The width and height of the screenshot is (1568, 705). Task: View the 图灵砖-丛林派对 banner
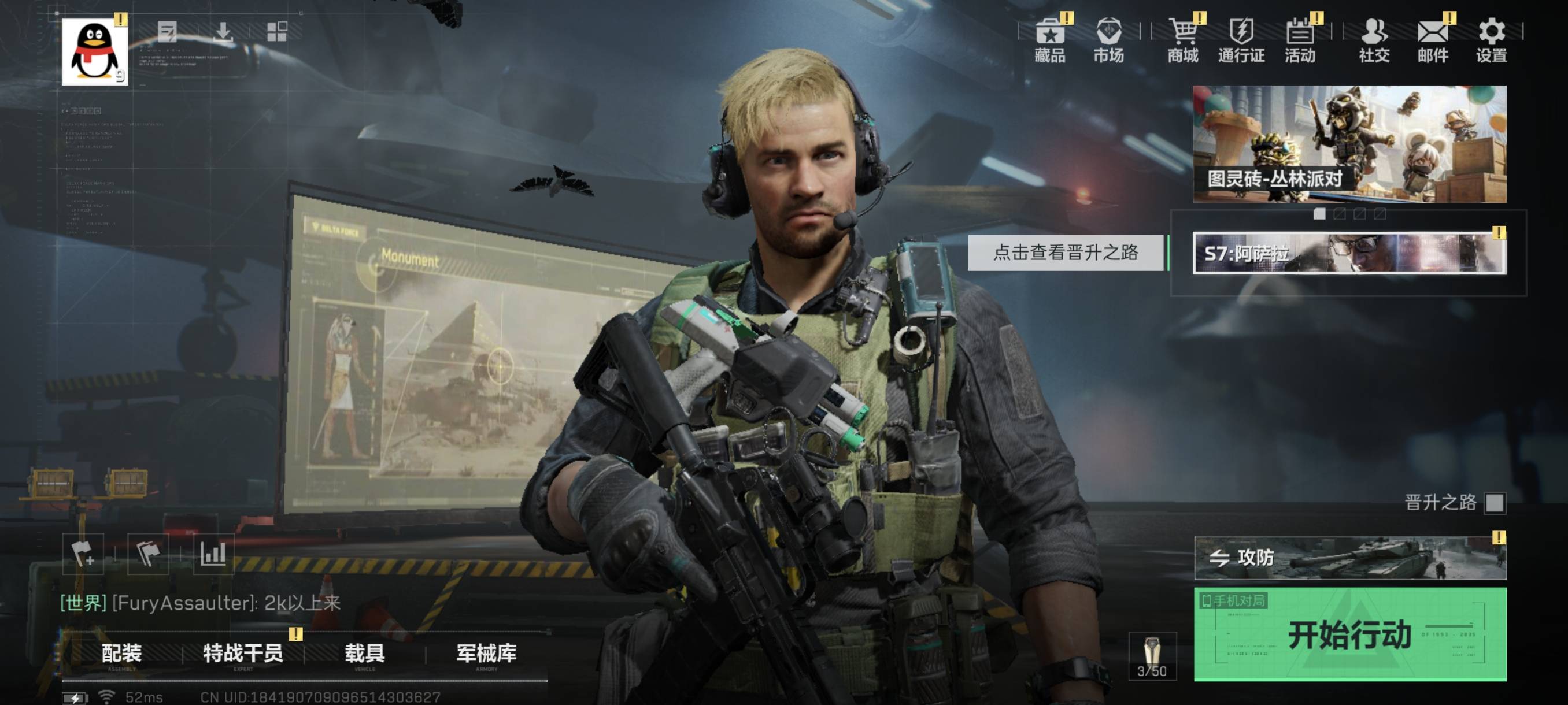[1349, 143]
